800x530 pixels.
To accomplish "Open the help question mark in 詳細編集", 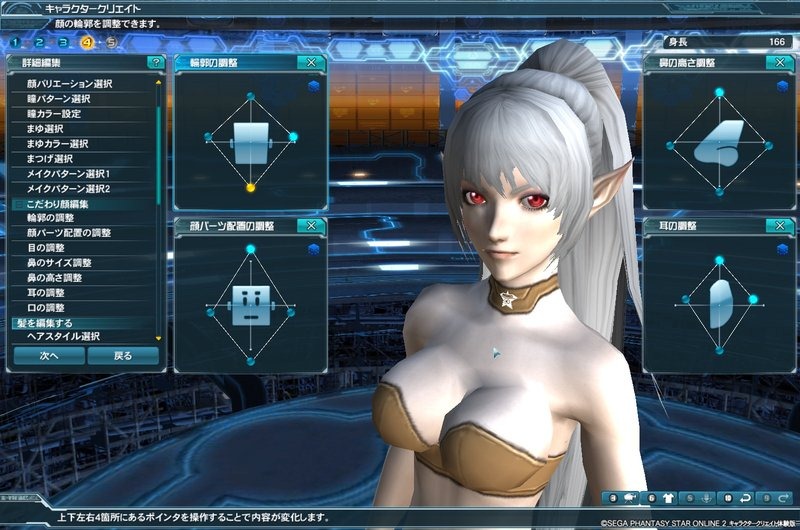I will (155, 62).
